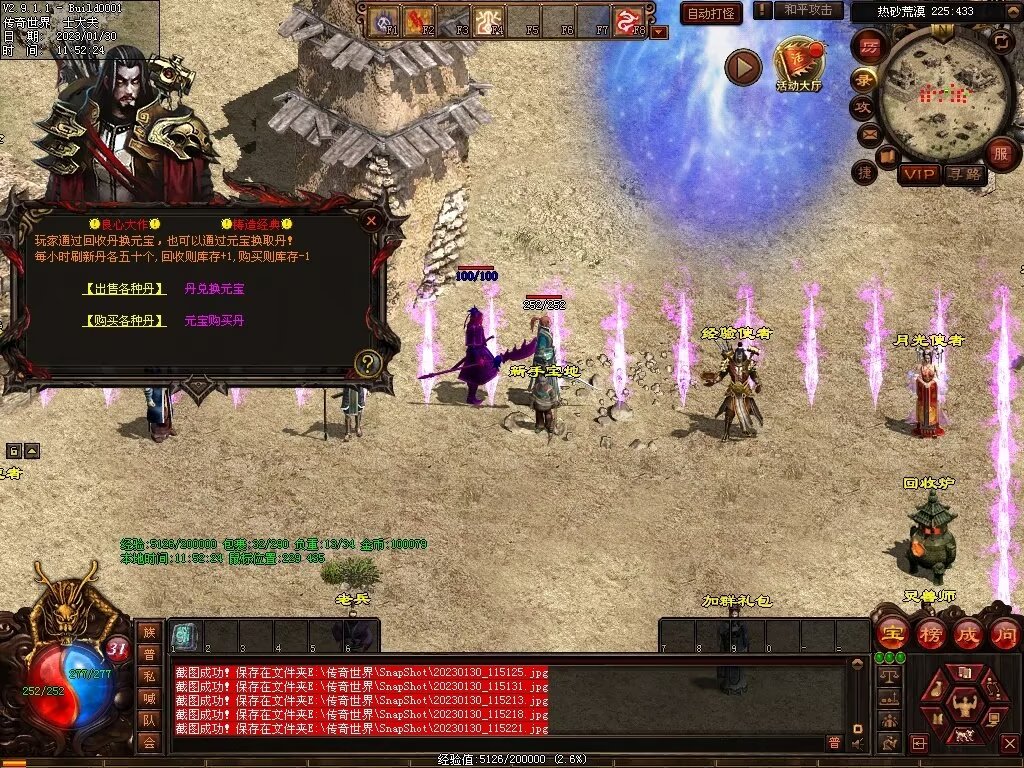Screen dimensions: 1024x768
Task: Open the 榜 rankings button
Action: click(x=930, y=634)
